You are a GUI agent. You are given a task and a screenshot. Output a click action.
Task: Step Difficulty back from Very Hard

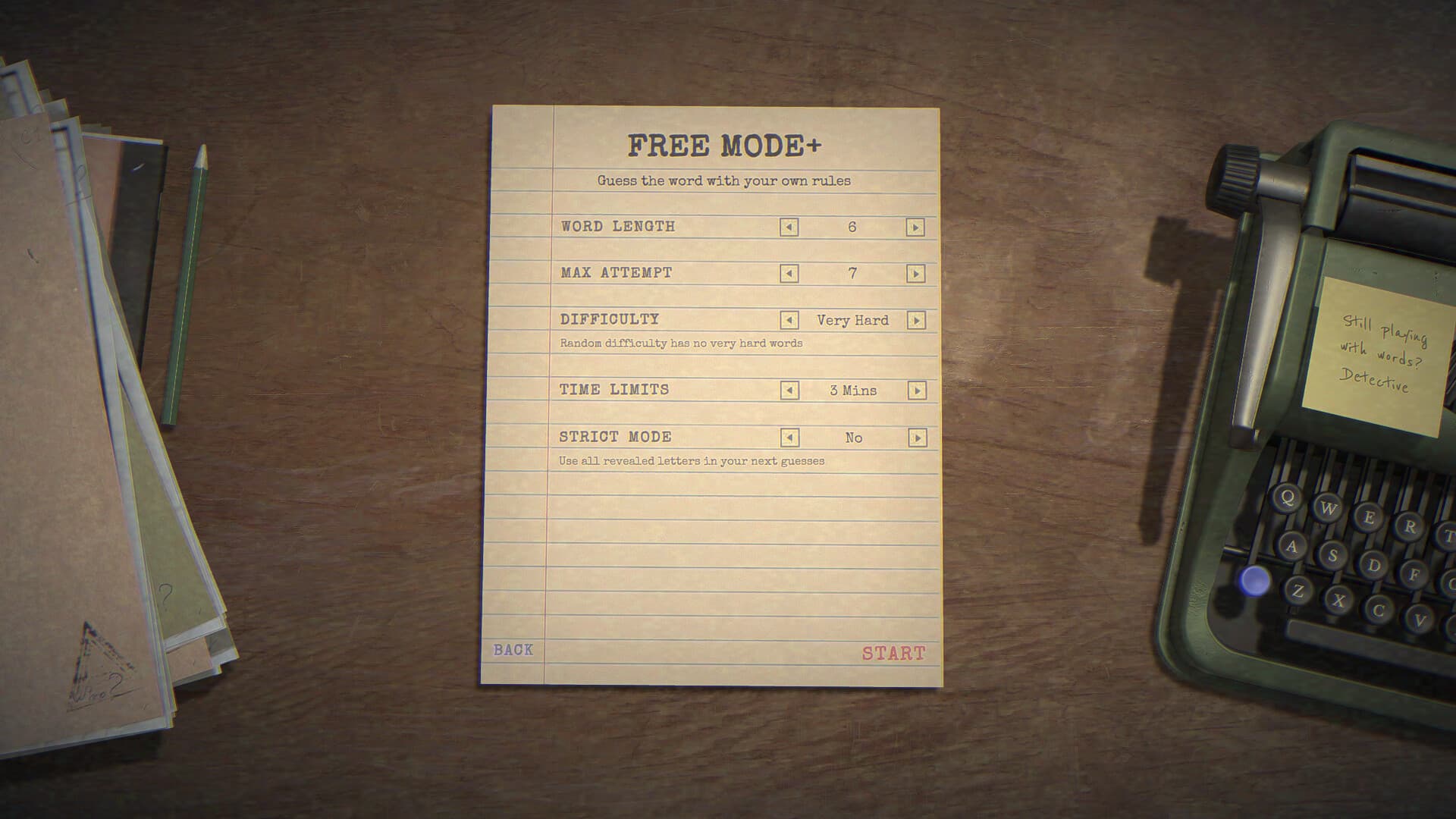click(789, 320)
